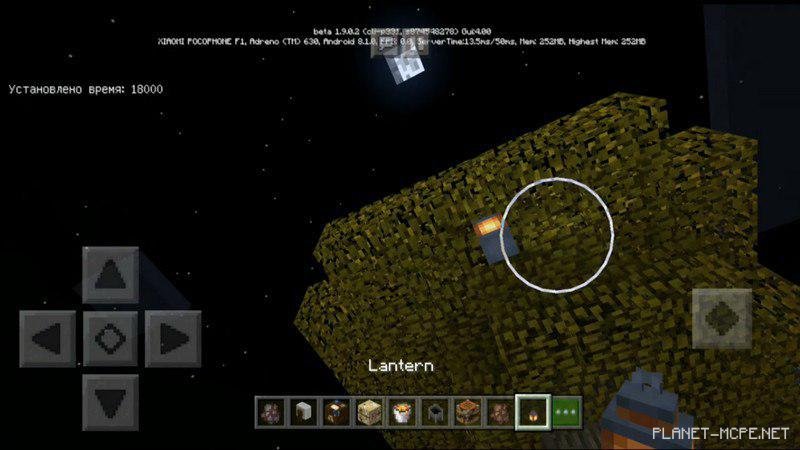Tap the move backward arrow button
The height and width of the screenshot is (450, 800).
tap(110, 403)
